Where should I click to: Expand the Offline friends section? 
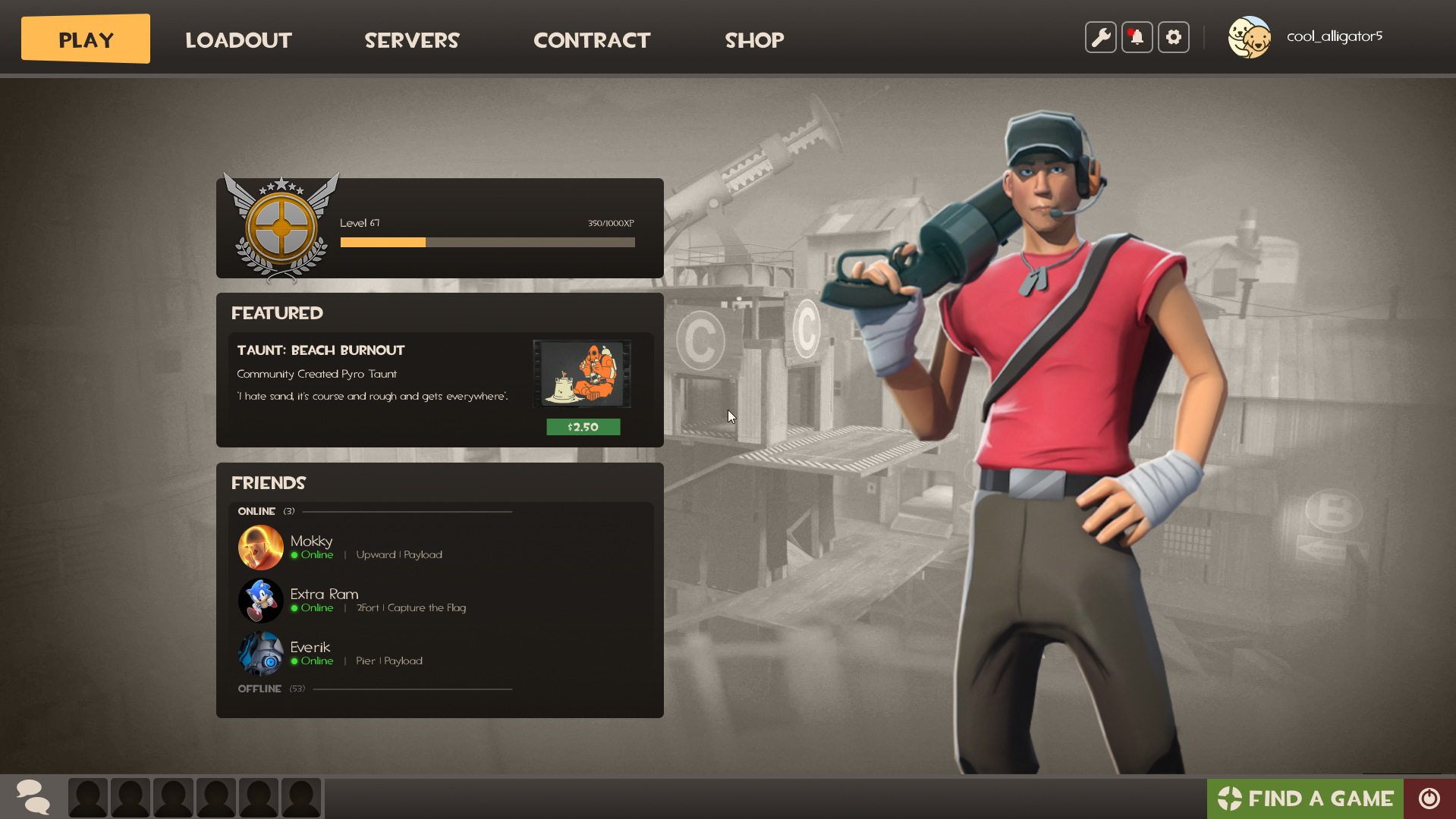coord(259,689)
